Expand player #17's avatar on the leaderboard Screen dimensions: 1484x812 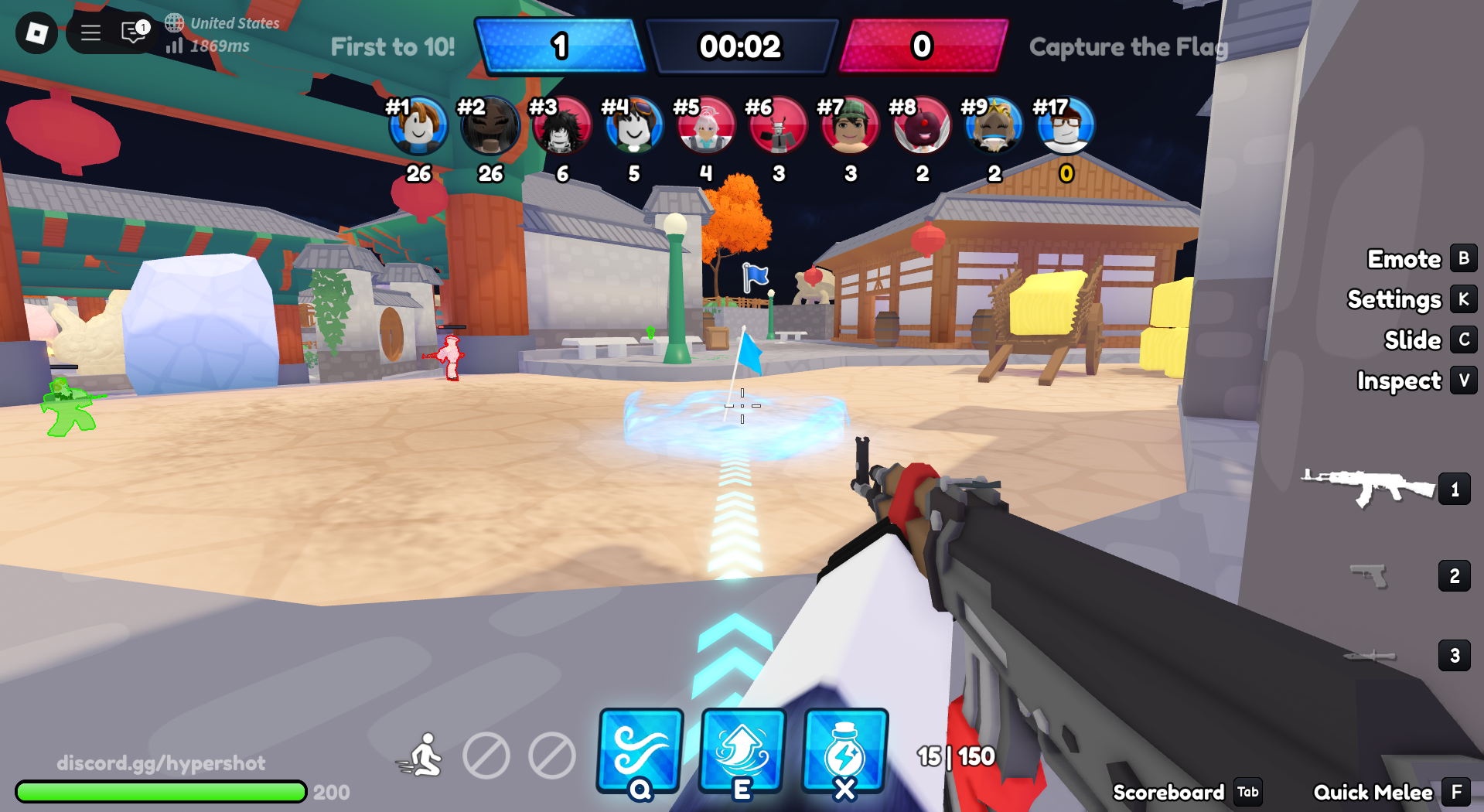(1066, 126)
